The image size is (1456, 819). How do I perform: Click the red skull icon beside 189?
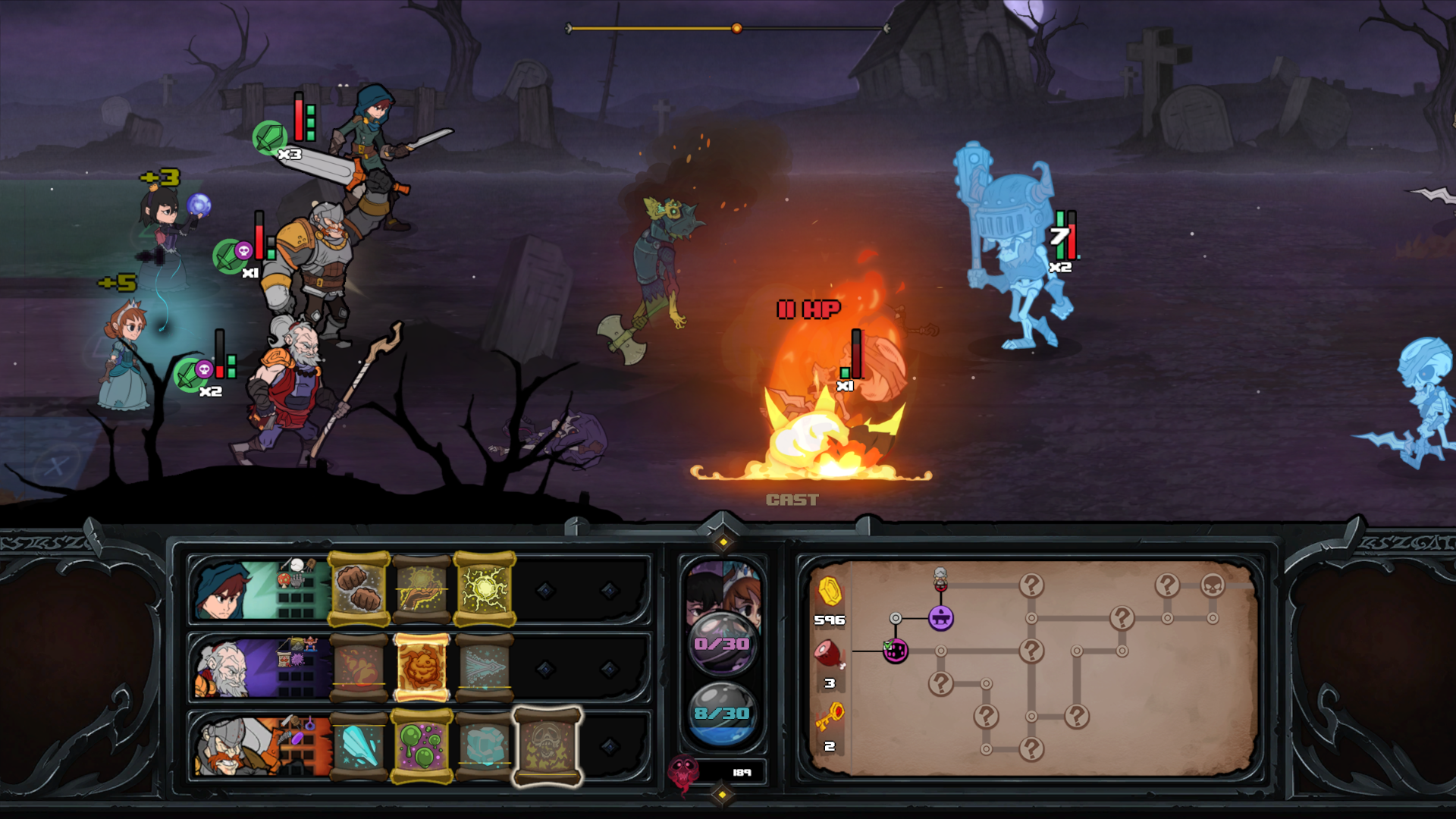click(x=682, y=773)
